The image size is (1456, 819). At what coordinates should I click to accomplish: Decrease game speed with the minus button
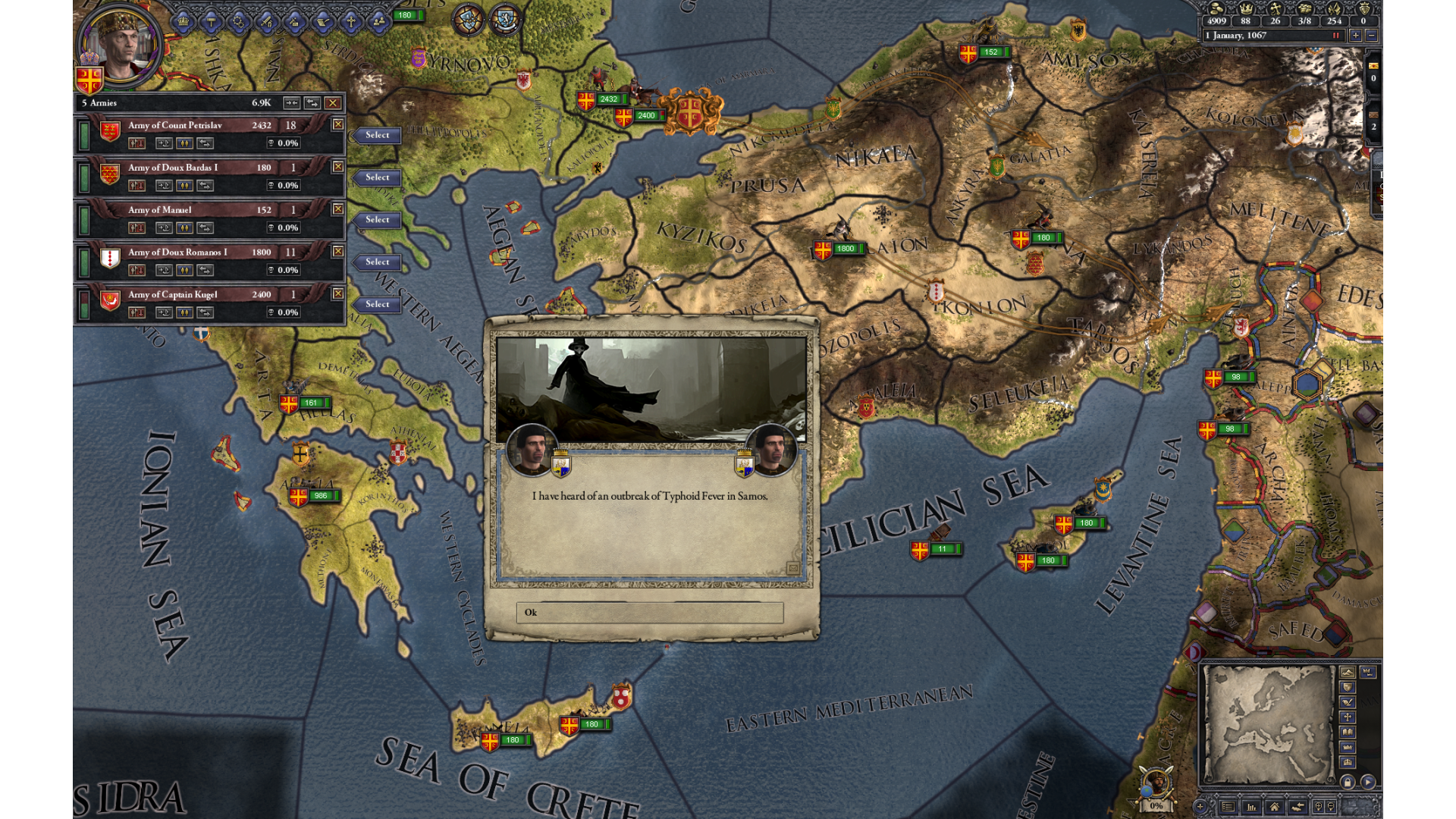[1371, 36]
